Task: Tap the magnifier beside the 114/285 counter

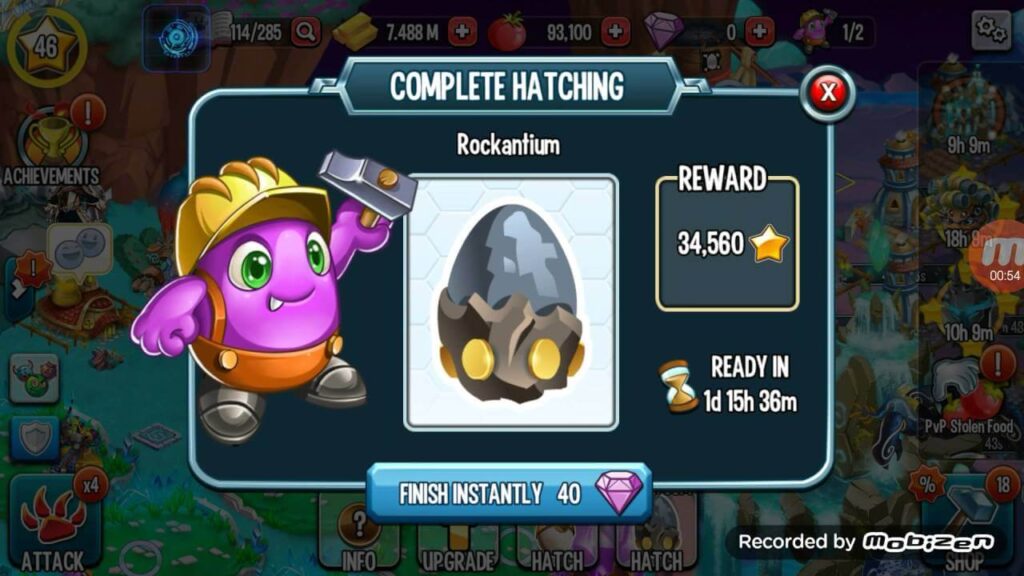Action: (306, 32)
